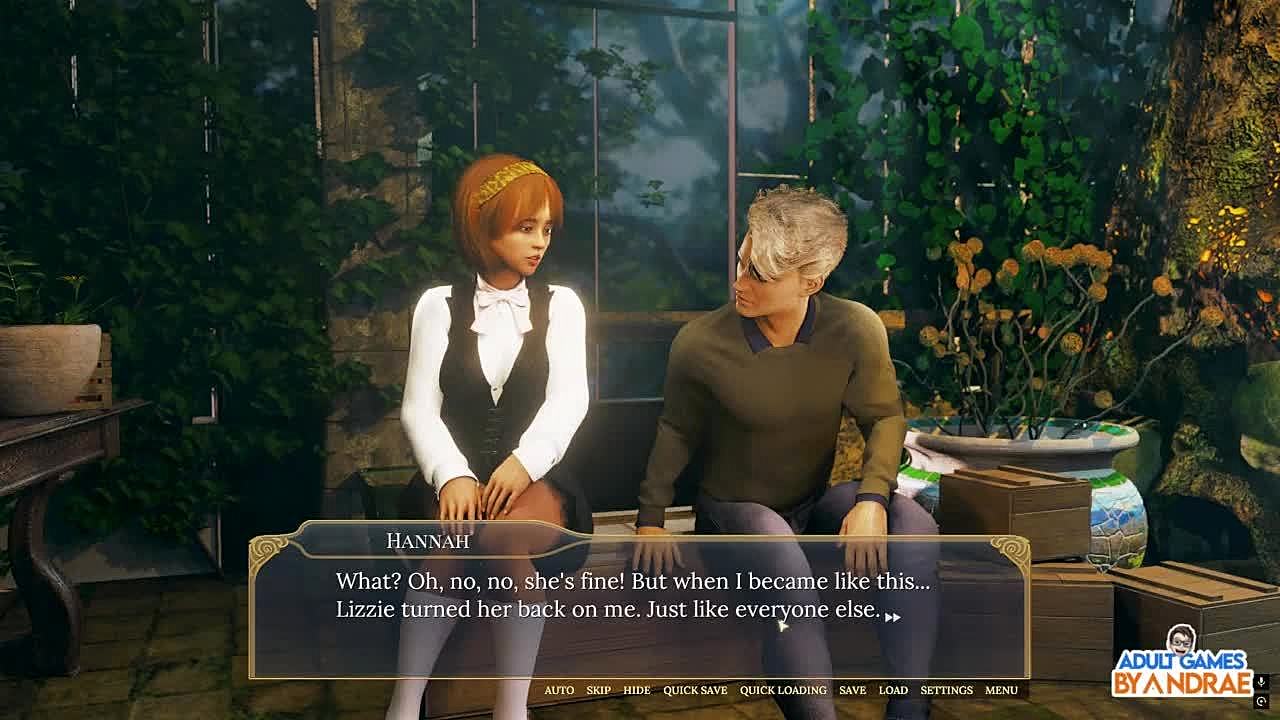Hide the dialogue box
This screenshot has width=1280, height=720.
point(636,690)
